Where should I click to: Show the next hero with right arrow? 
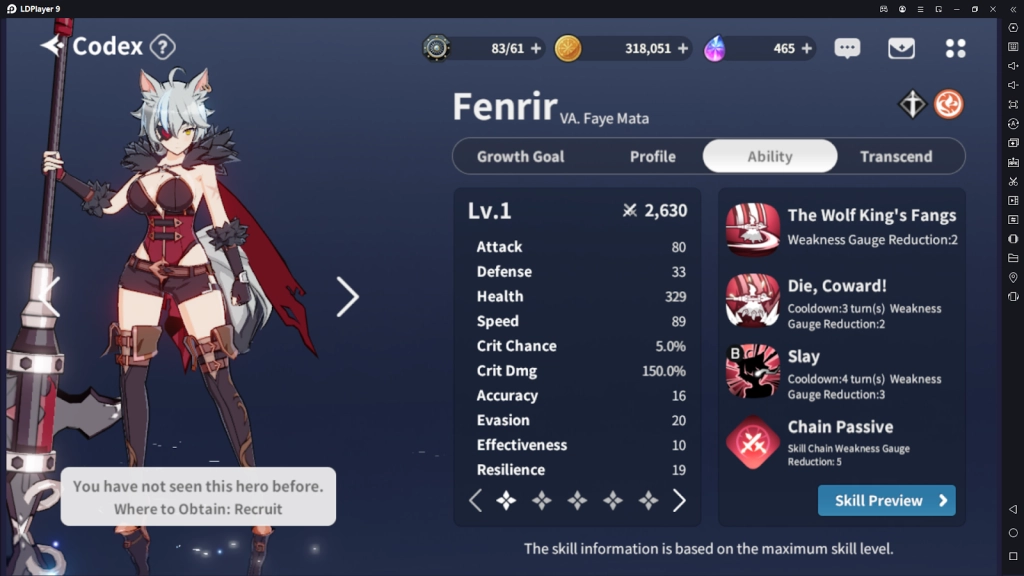coord(347,296)
